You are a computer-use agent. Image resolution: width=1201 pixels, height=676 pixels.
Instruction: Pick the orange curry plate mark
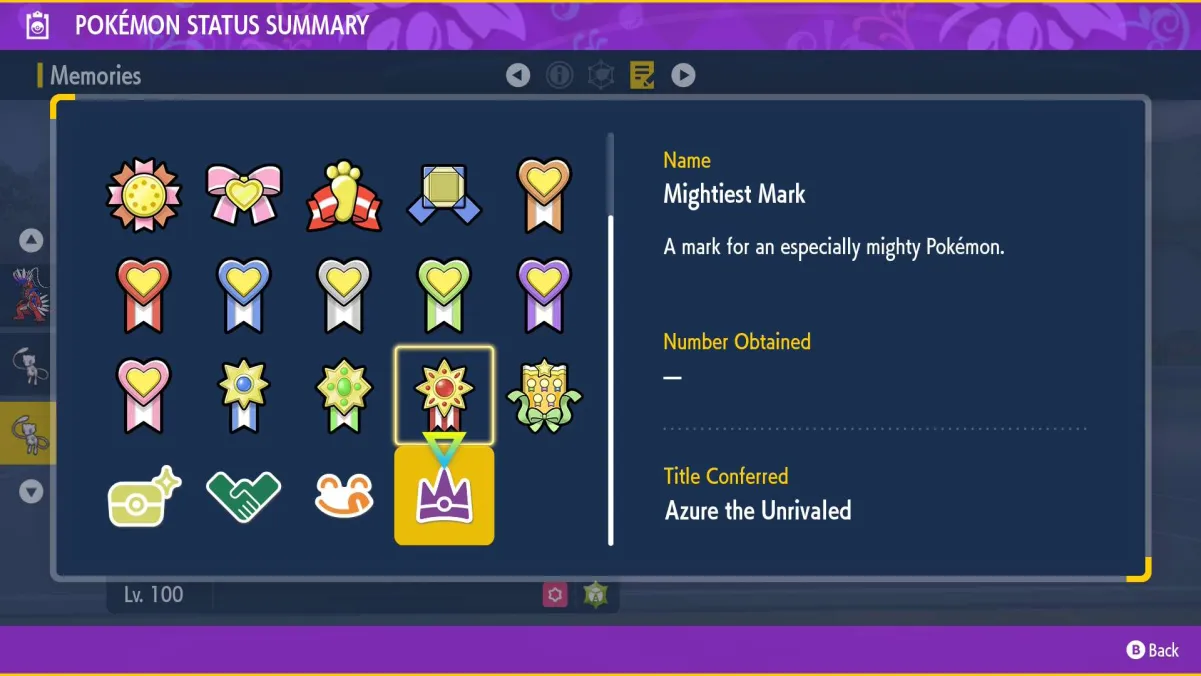pyautogui.click(x=344, y=495)
